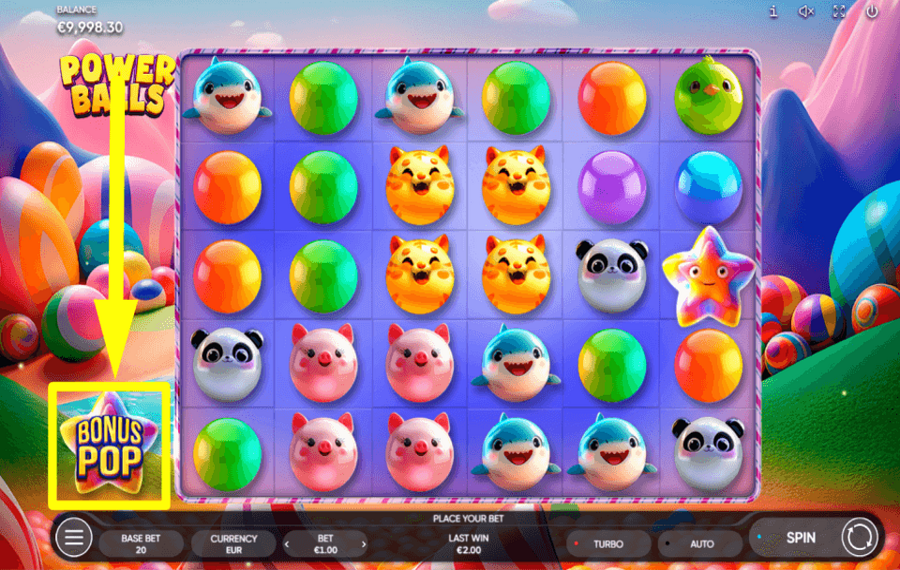Increase the bet with right arrow

[363, 544]
